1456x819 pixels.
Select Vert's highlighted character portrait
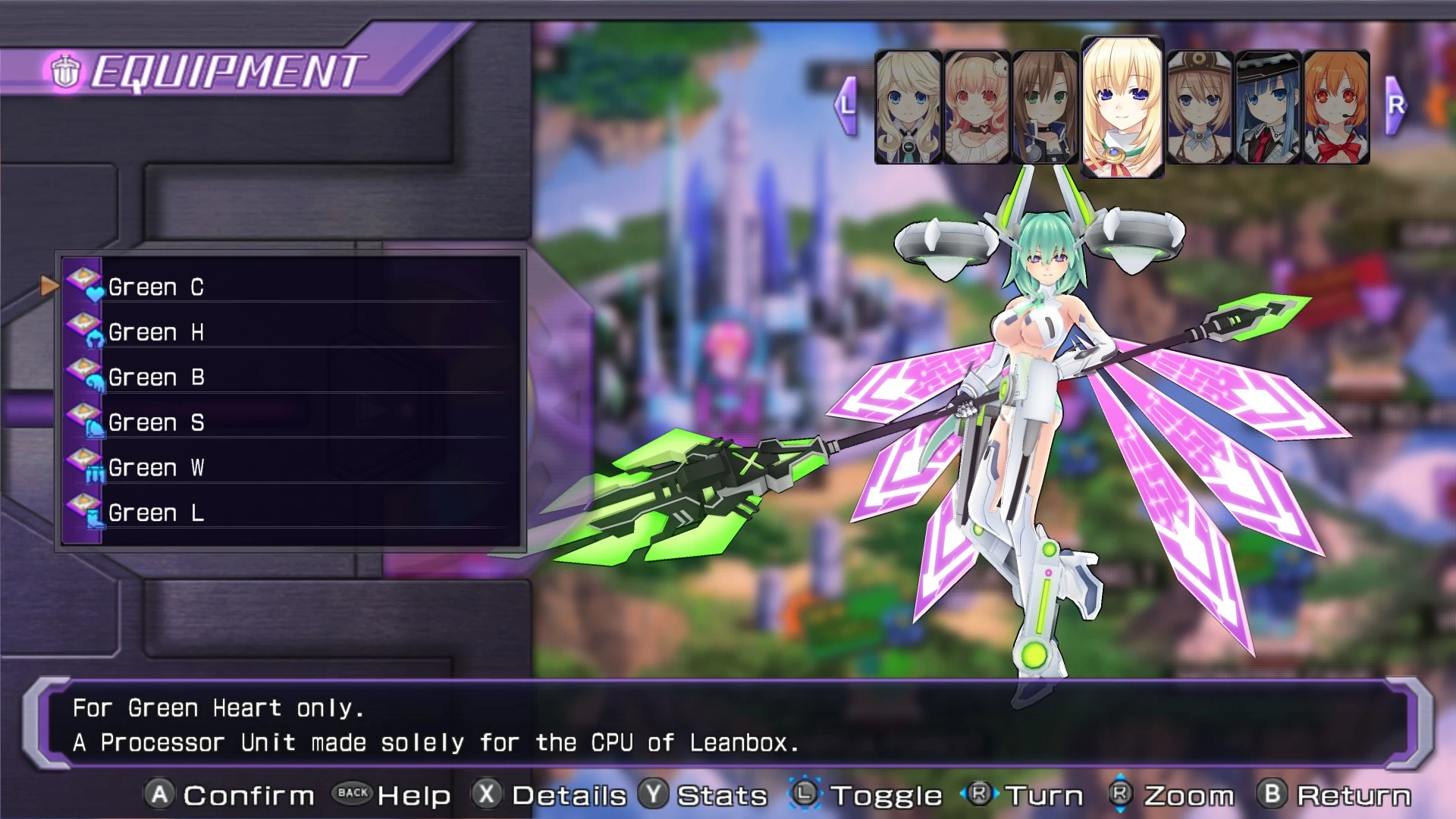1122,106
